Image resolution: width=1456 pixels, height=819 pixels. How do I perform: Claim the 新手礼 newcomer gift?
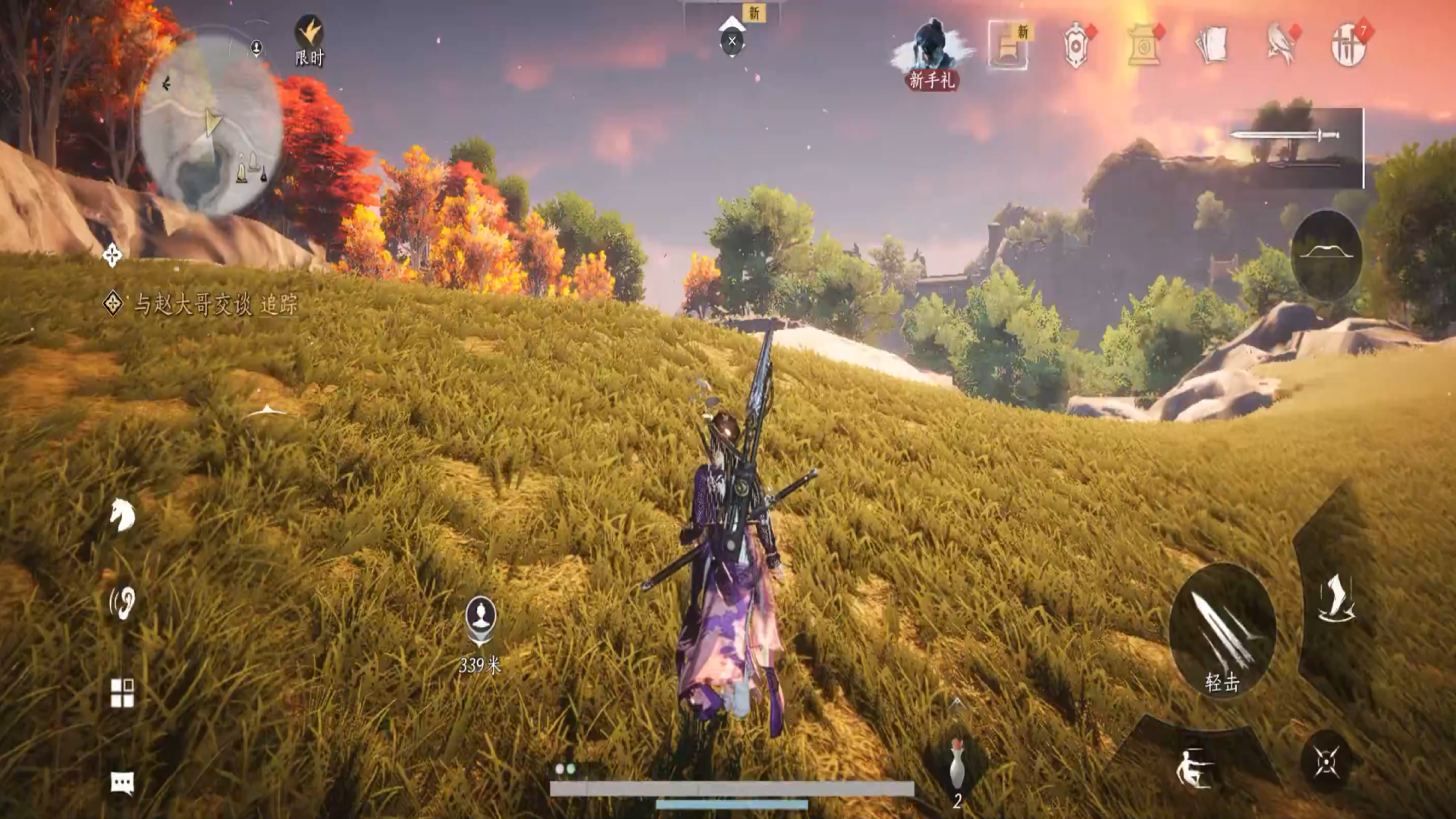932,55
